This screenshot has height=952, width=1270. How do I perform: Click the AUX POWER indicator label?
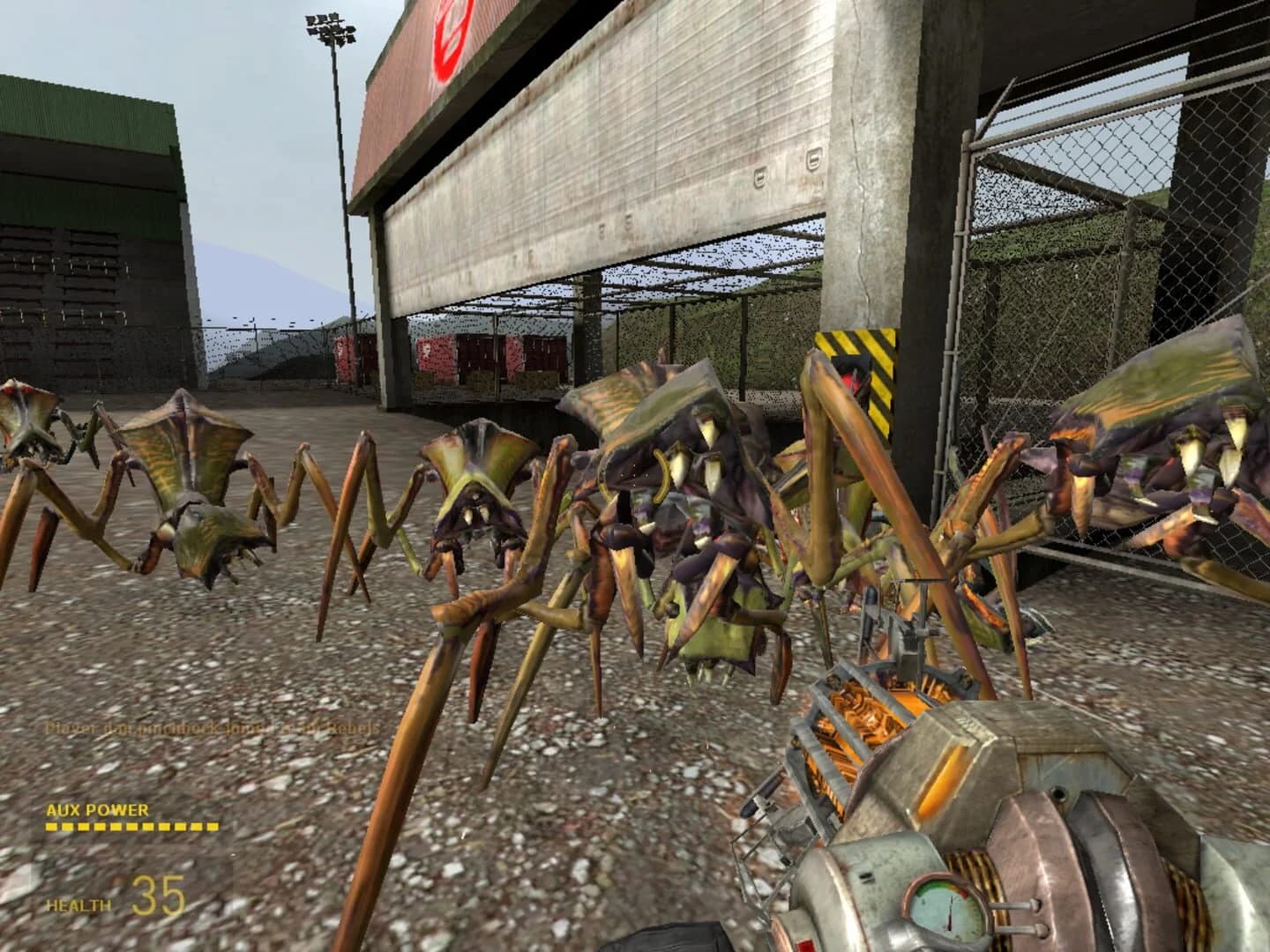point(97,811)
